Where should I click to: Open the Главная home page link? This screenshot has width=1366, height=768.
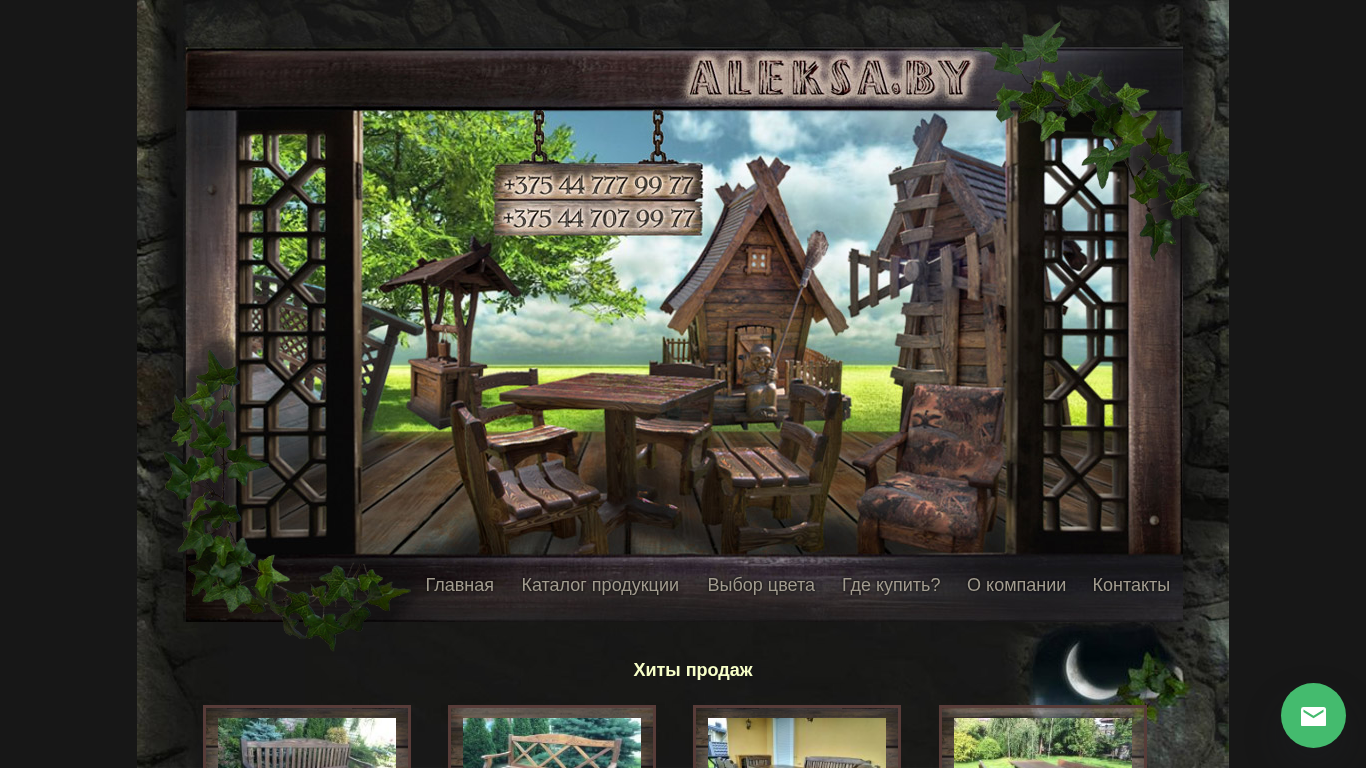point(459,585)
